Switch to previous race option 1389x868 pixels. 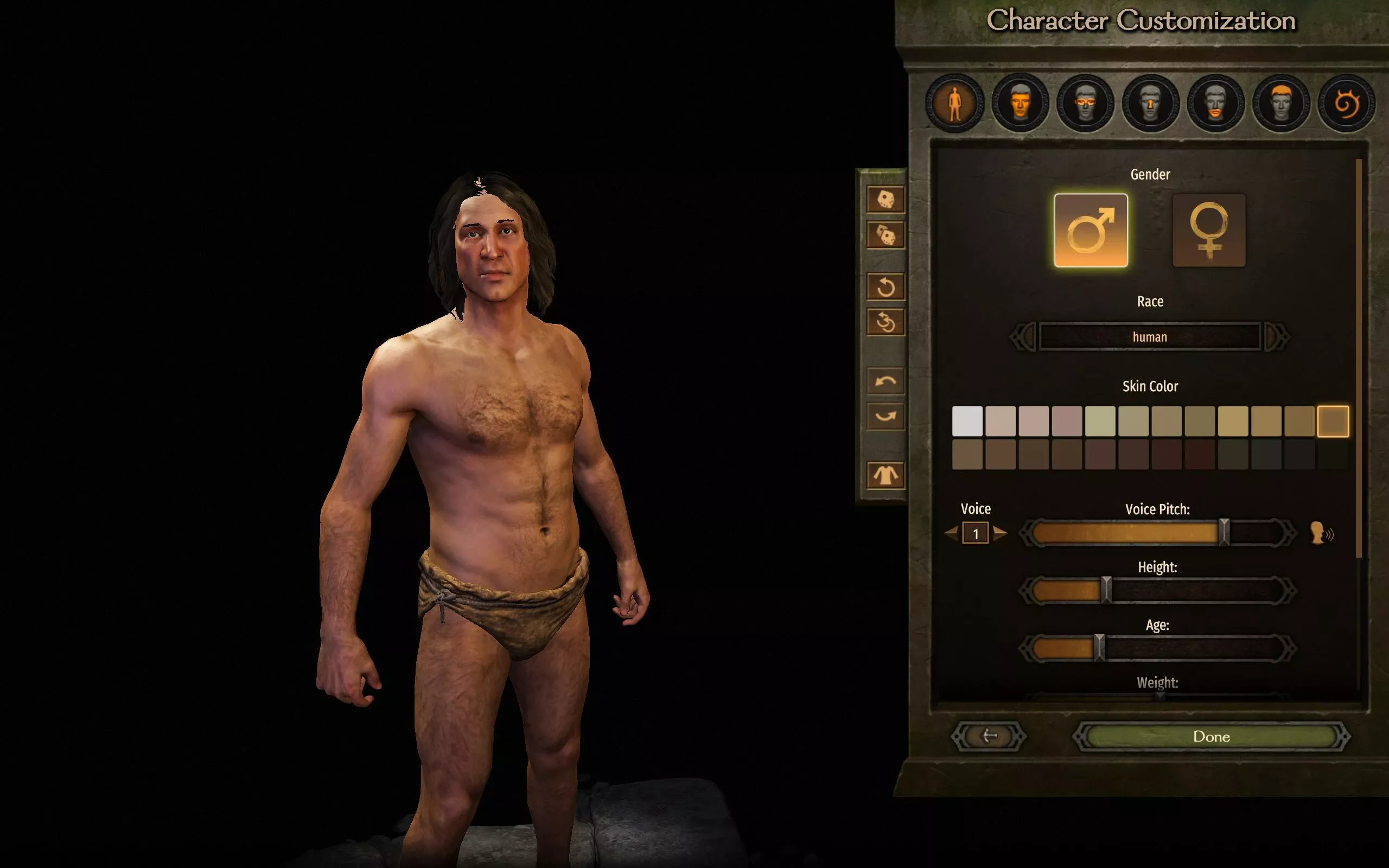click(x=1023, y=337)
